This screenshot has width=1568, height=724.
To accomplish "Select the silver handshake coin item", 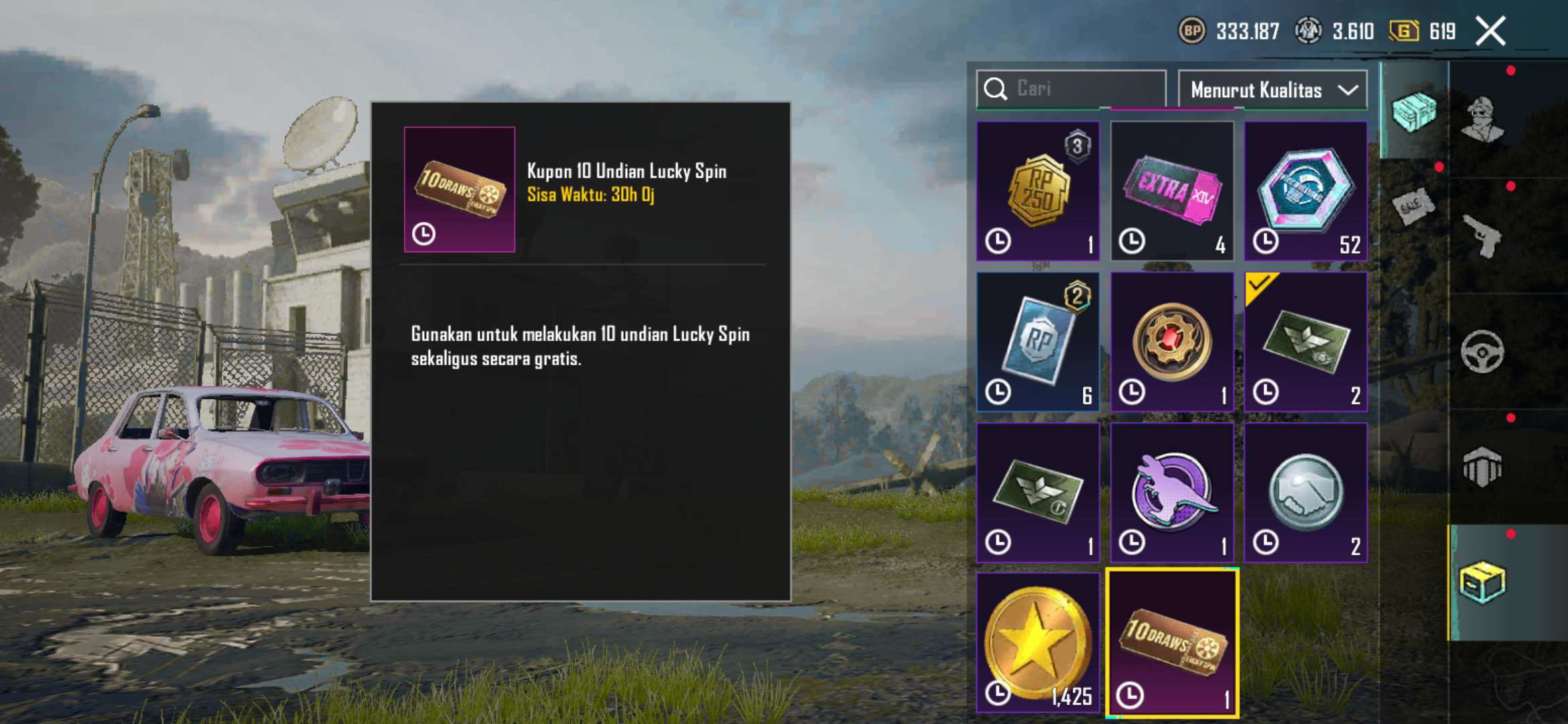I will pyautogui.click(x=1305, y=493).
